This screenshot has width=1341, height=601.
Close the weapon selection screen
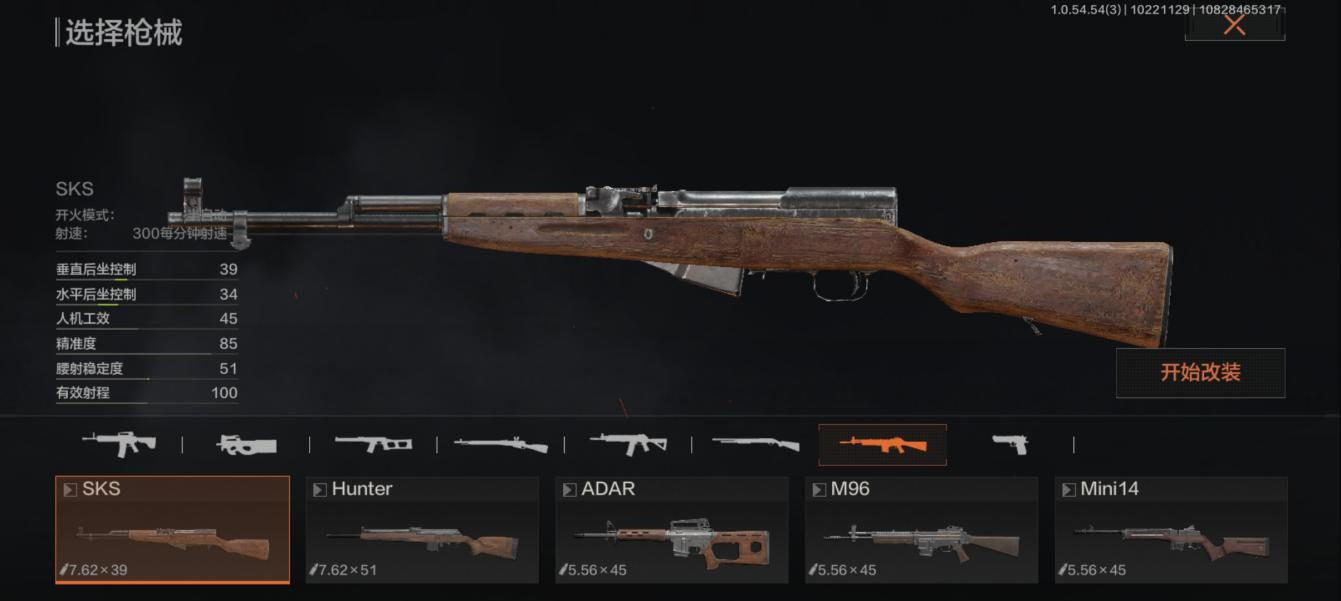coord(1234,24)
